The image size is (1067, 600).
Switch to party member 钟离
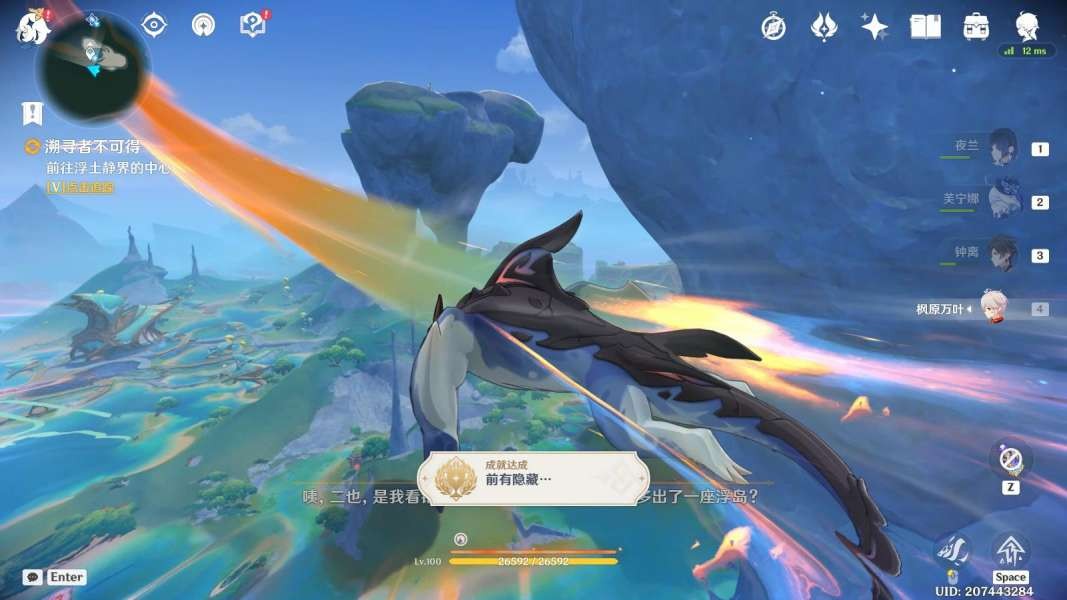point(1001,254)
